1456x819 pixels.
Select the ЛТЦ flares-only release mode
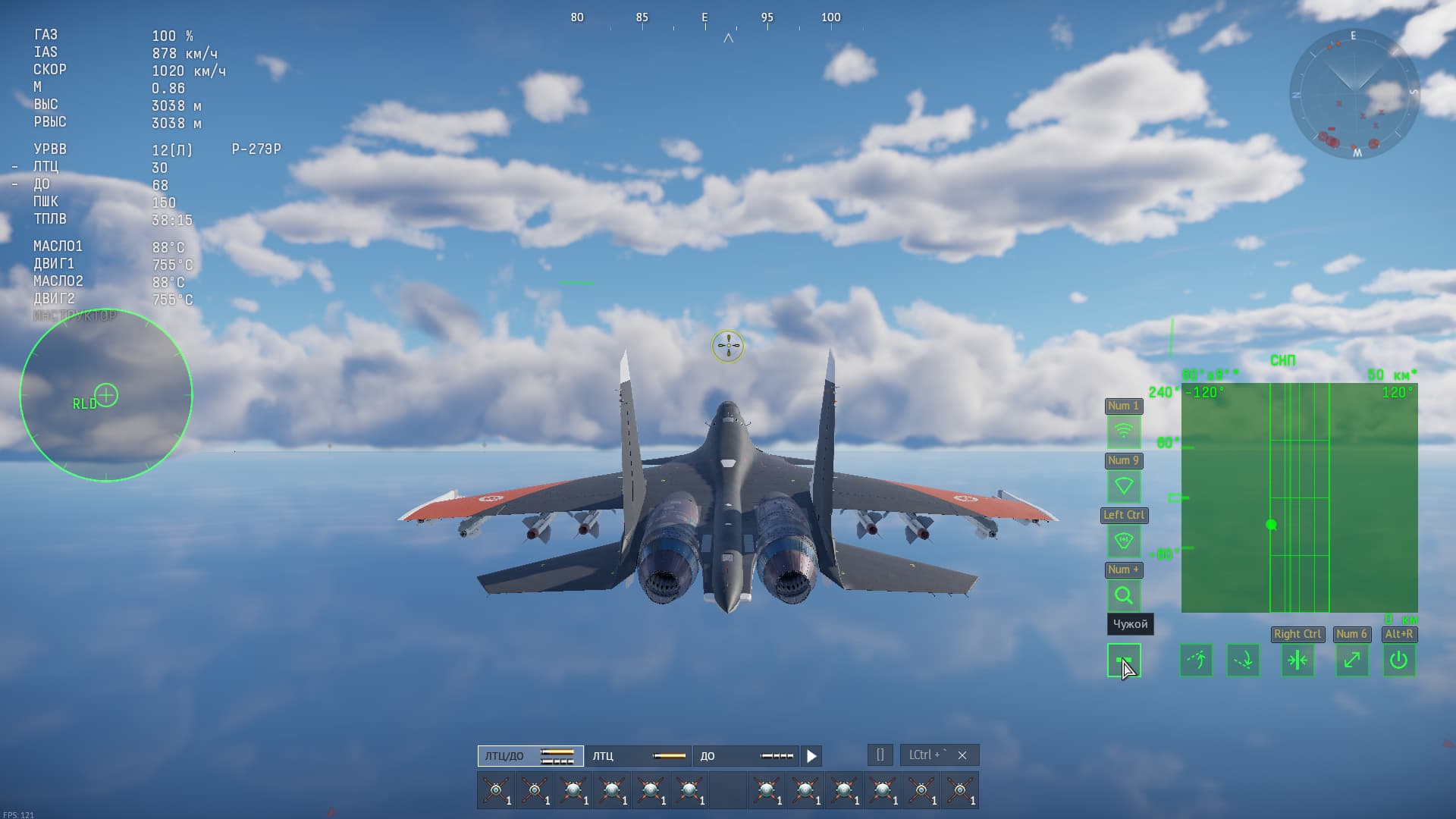[x=639, y=756]
